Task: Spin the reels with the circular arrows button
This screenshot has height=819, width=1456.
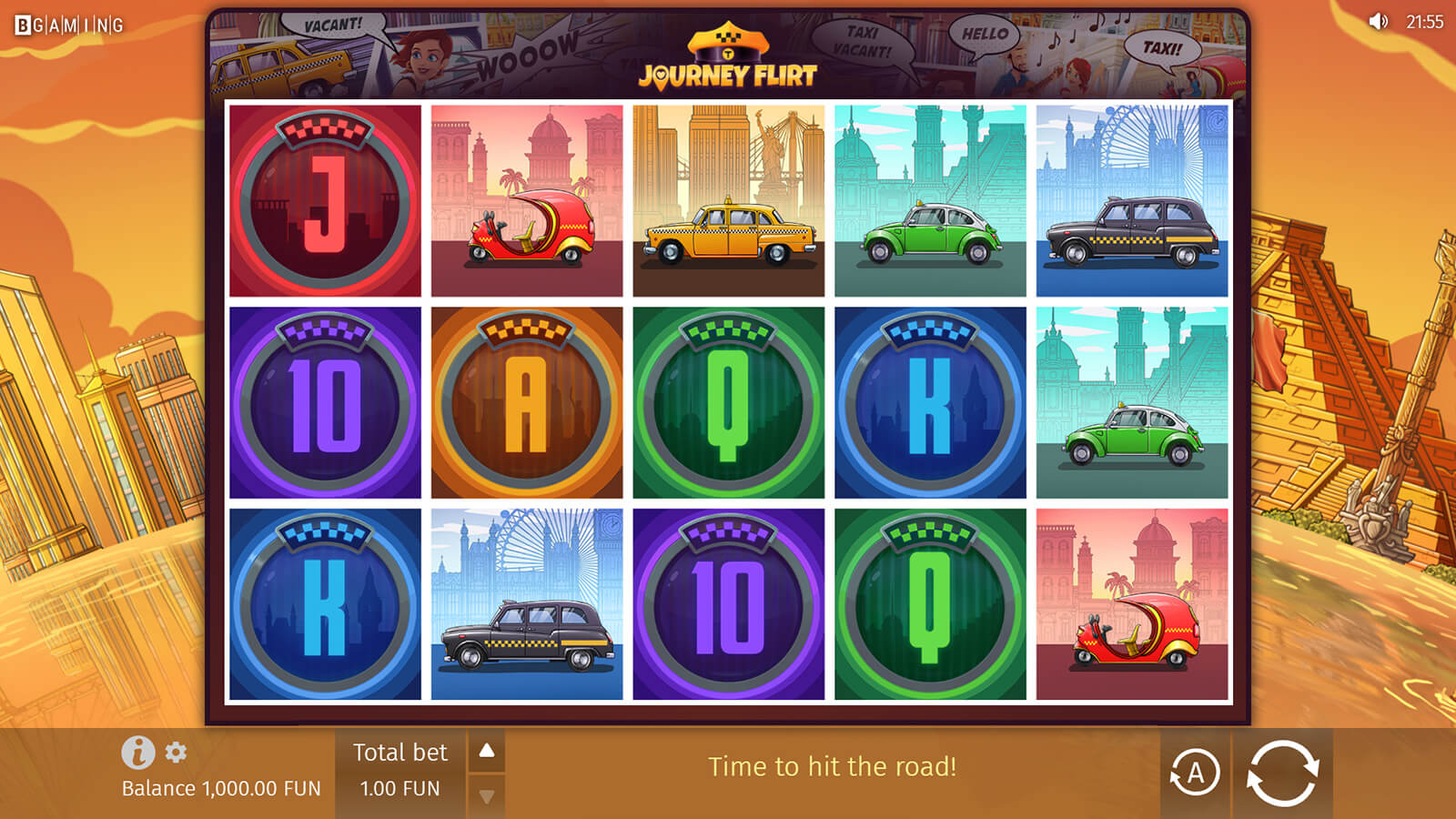Action: coord(1282,773)
